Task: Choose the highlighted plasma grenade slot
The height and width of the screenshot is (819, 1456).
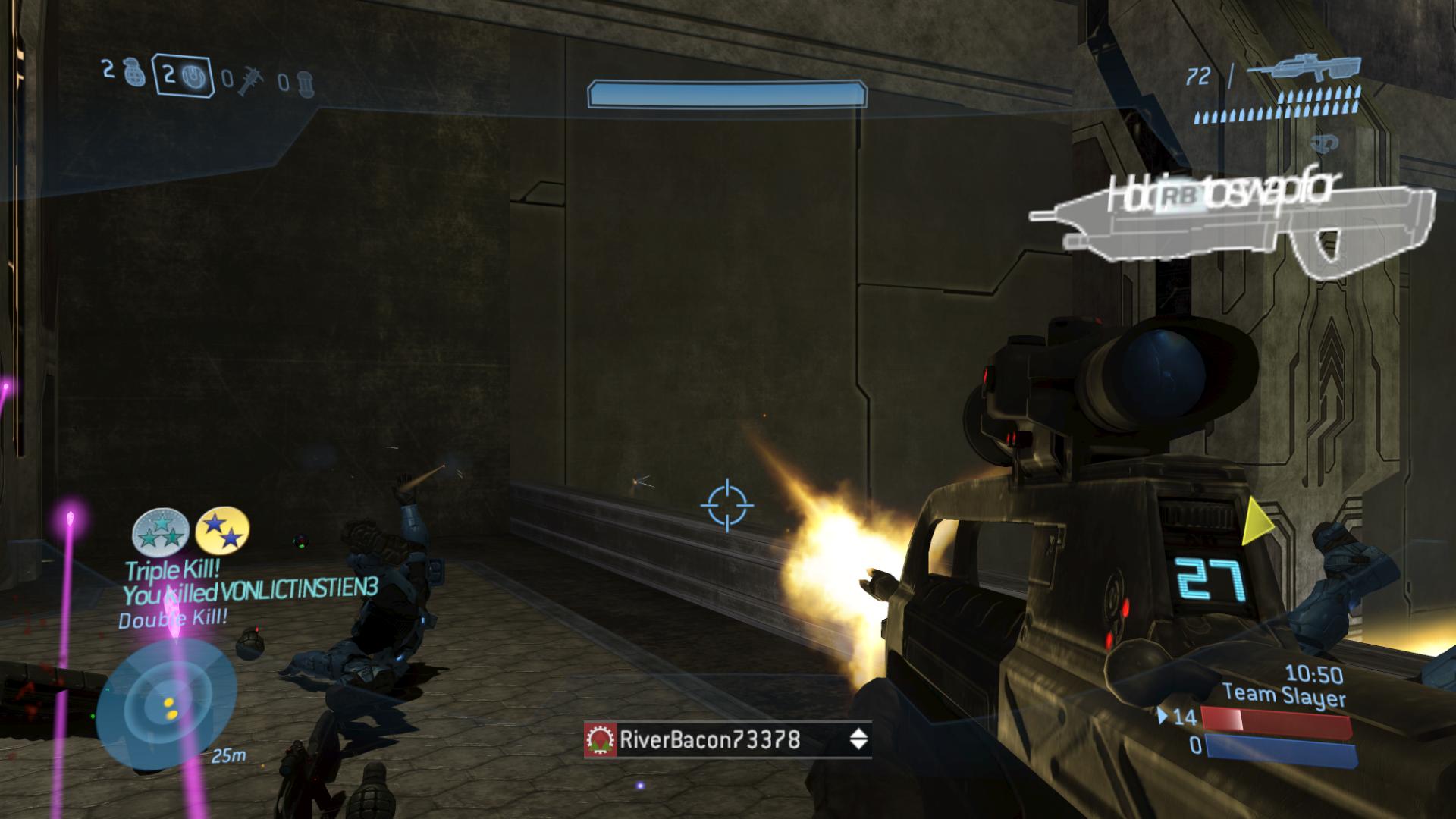Action: (x=182, y=76)
